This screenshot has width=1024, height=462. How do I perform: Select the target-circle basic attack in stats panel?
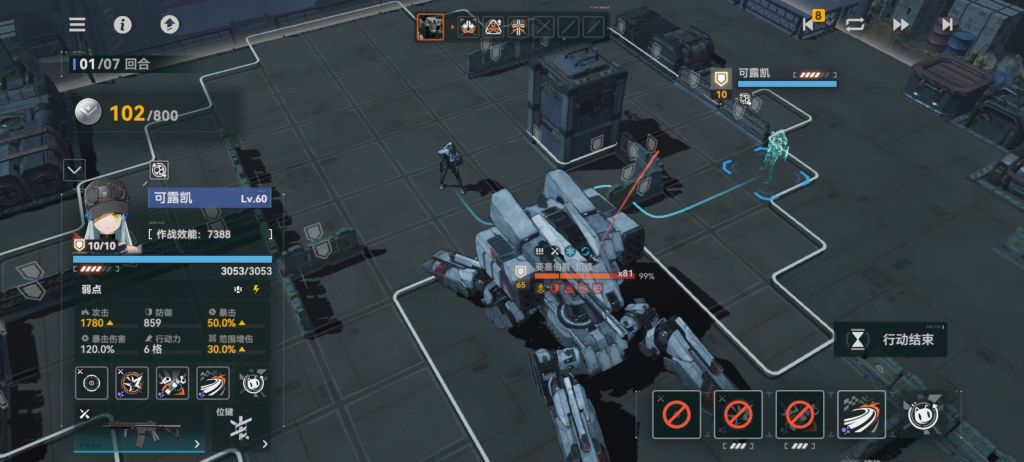pyautogui.click(x=92, y=382)
